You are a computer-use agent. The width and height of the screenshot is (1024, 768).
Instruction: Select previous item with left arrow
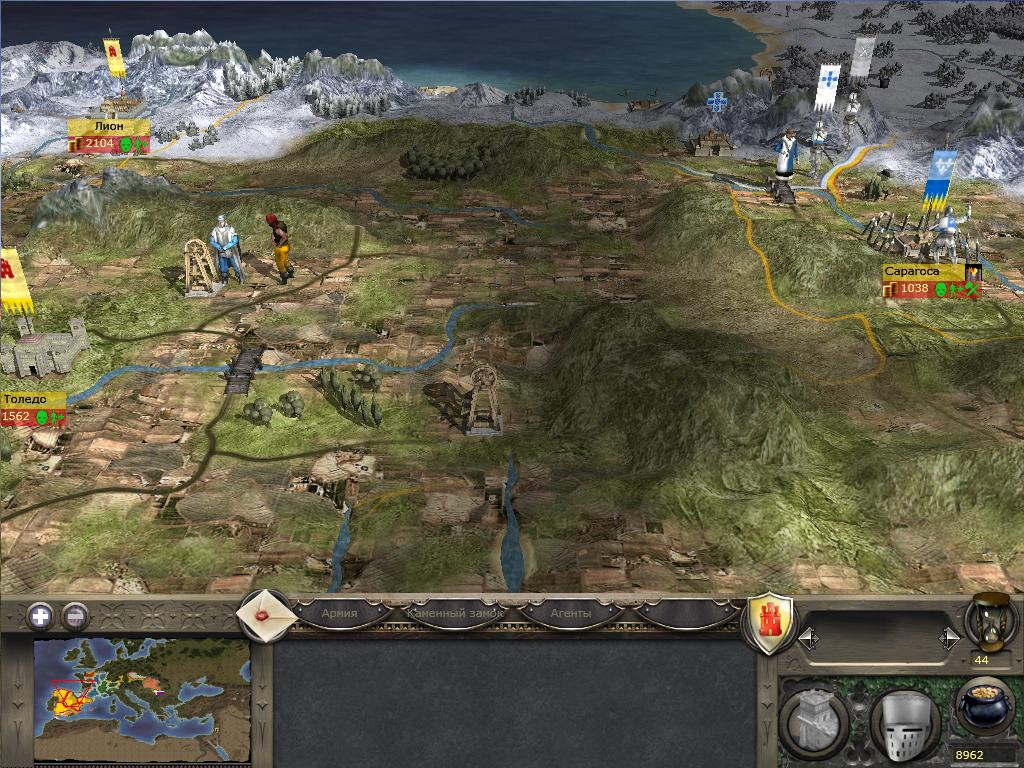[808, 637]
